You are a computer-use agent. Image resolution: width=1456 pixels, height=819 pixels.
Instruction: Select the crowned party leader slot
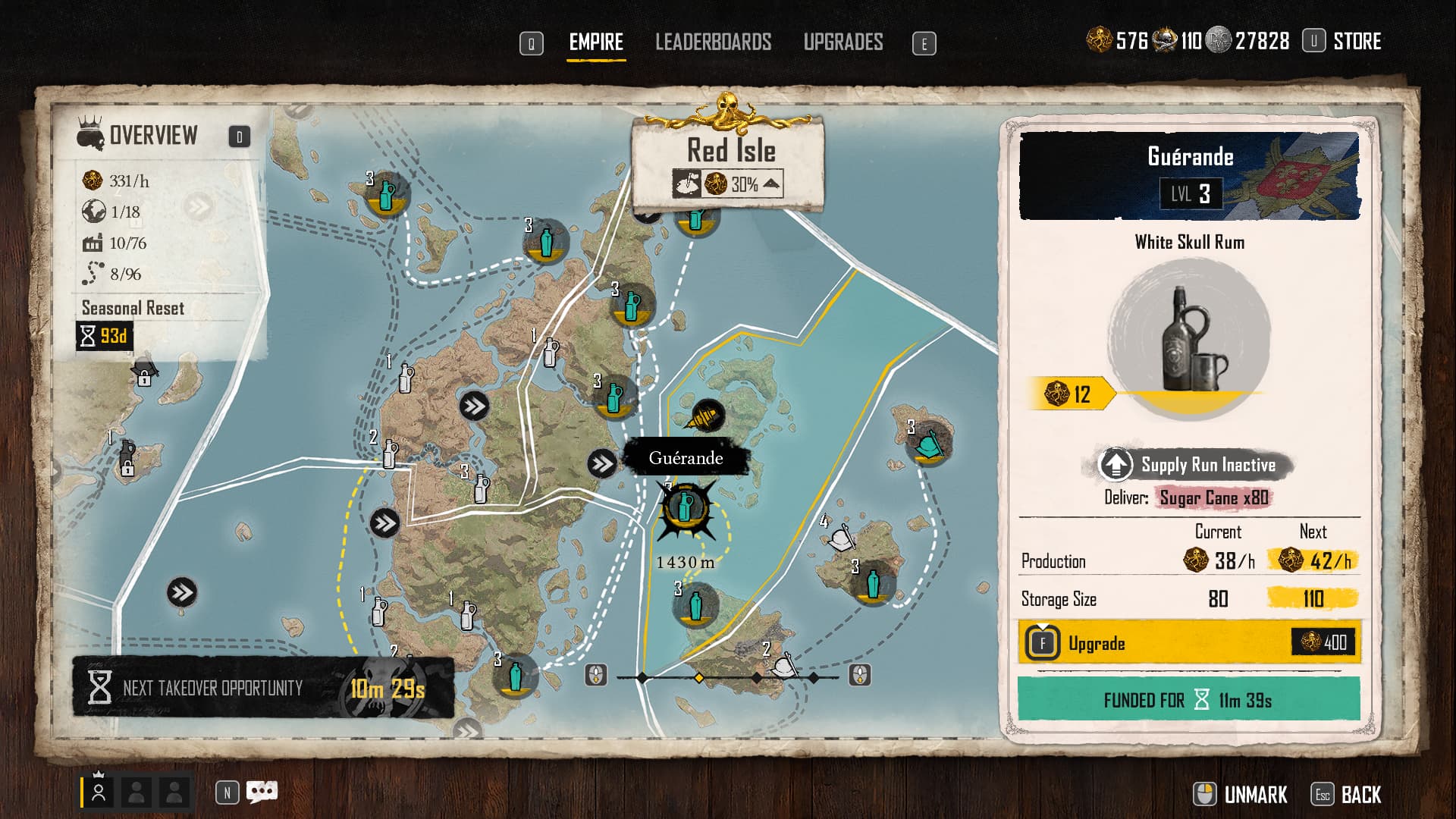pos(99,792)
